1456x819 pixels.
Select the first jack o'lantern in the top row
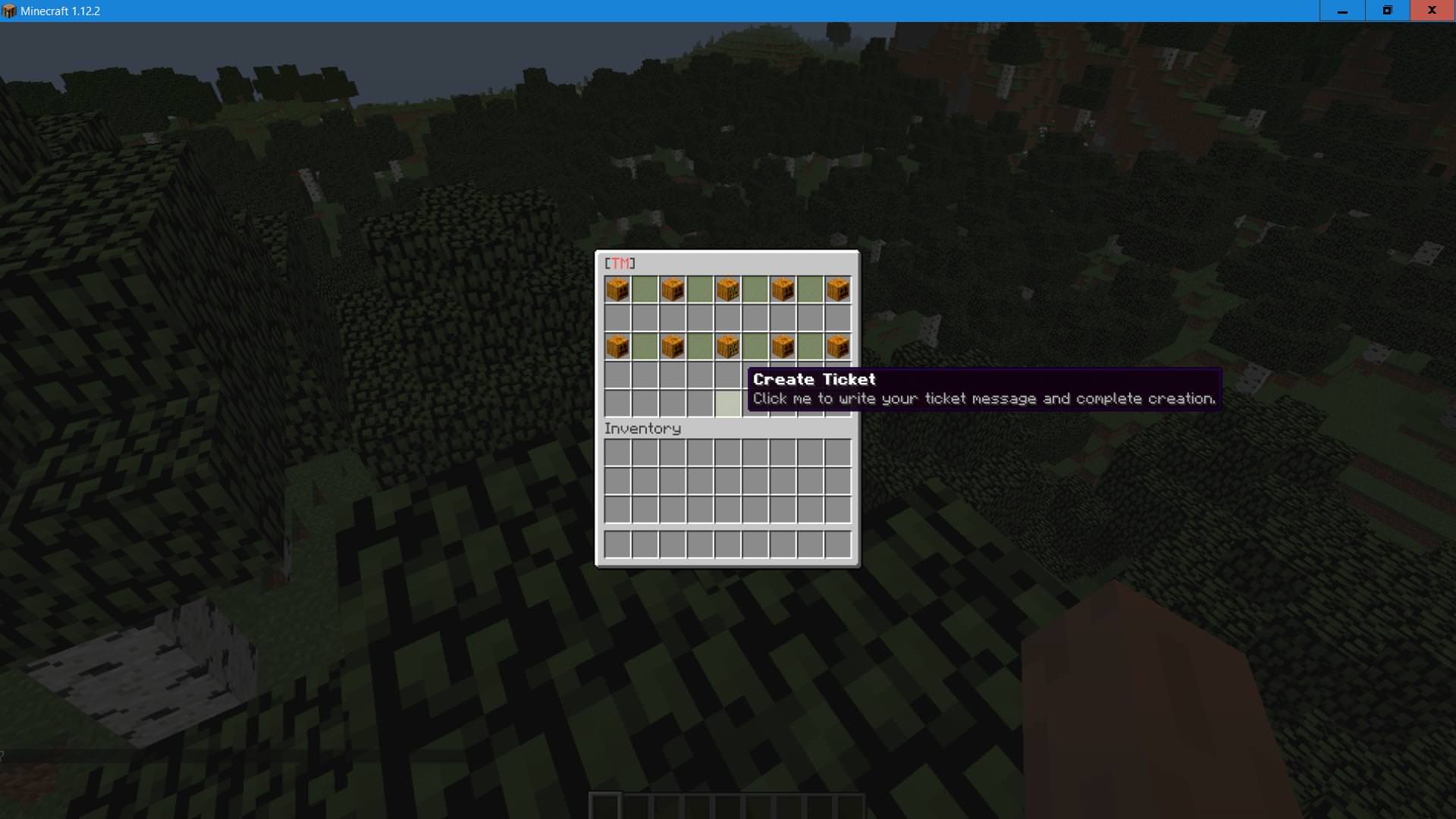click(617, 289)
